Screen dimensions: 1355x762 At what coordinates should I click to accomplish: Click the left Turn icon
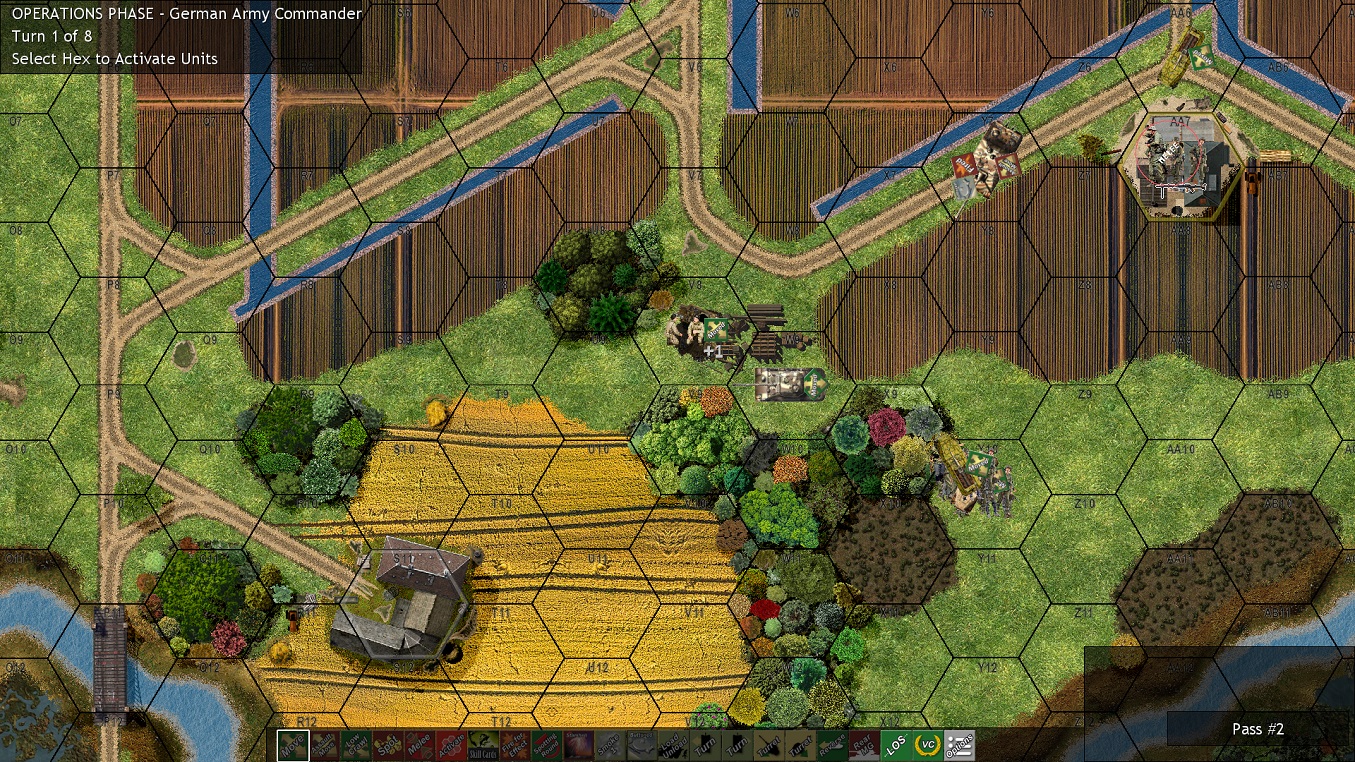click(705, 744)
